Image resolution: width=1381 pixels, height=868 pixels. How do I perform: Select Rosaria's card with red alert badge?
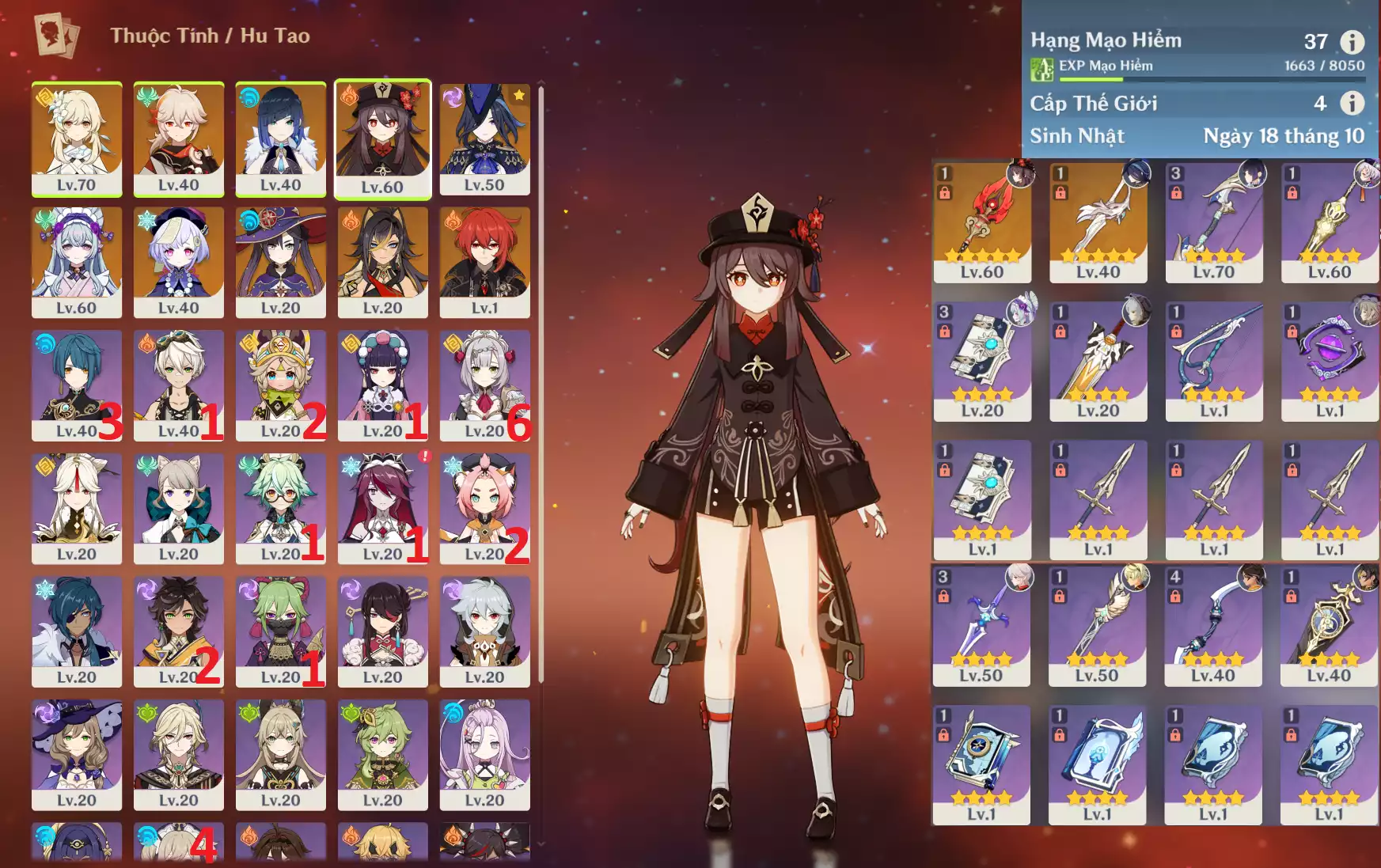(382, 508)
